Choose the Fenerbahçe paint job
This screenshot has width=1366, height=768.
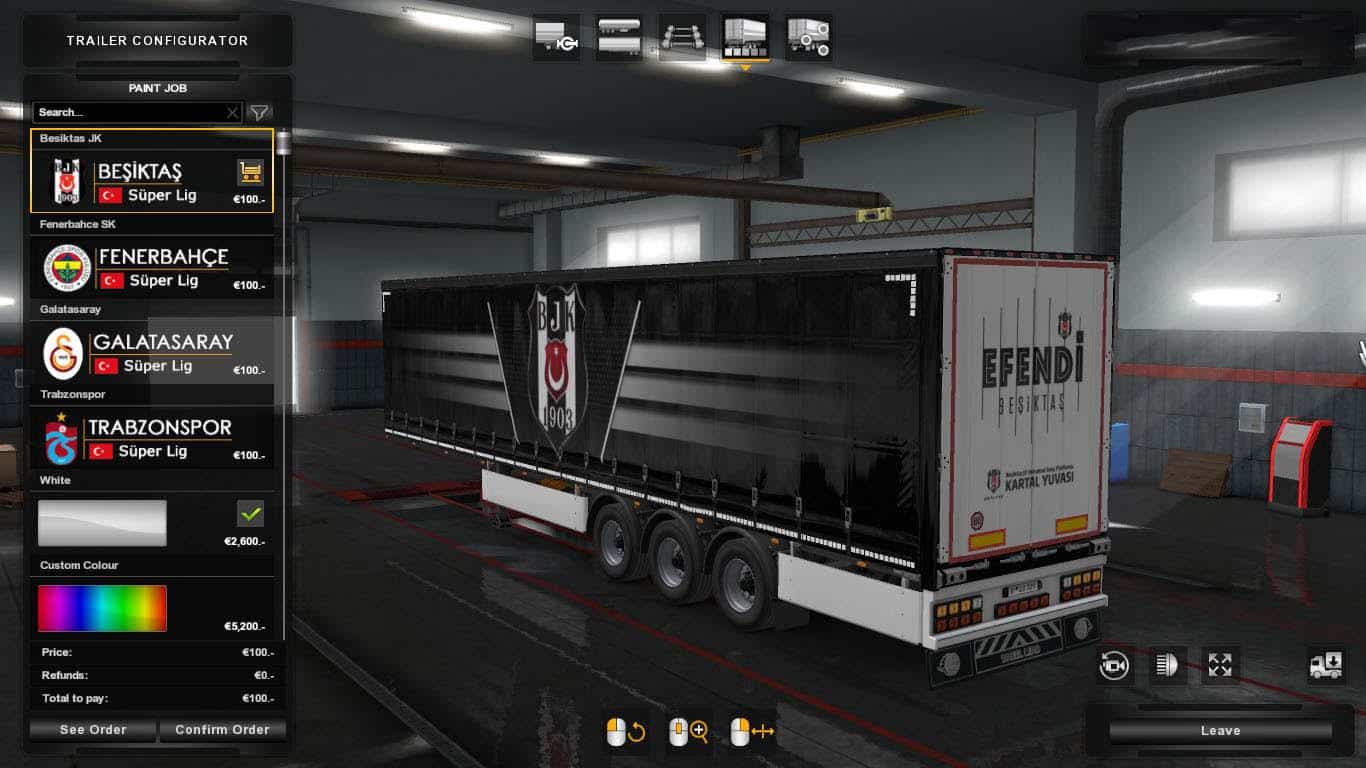pos(150,268)
